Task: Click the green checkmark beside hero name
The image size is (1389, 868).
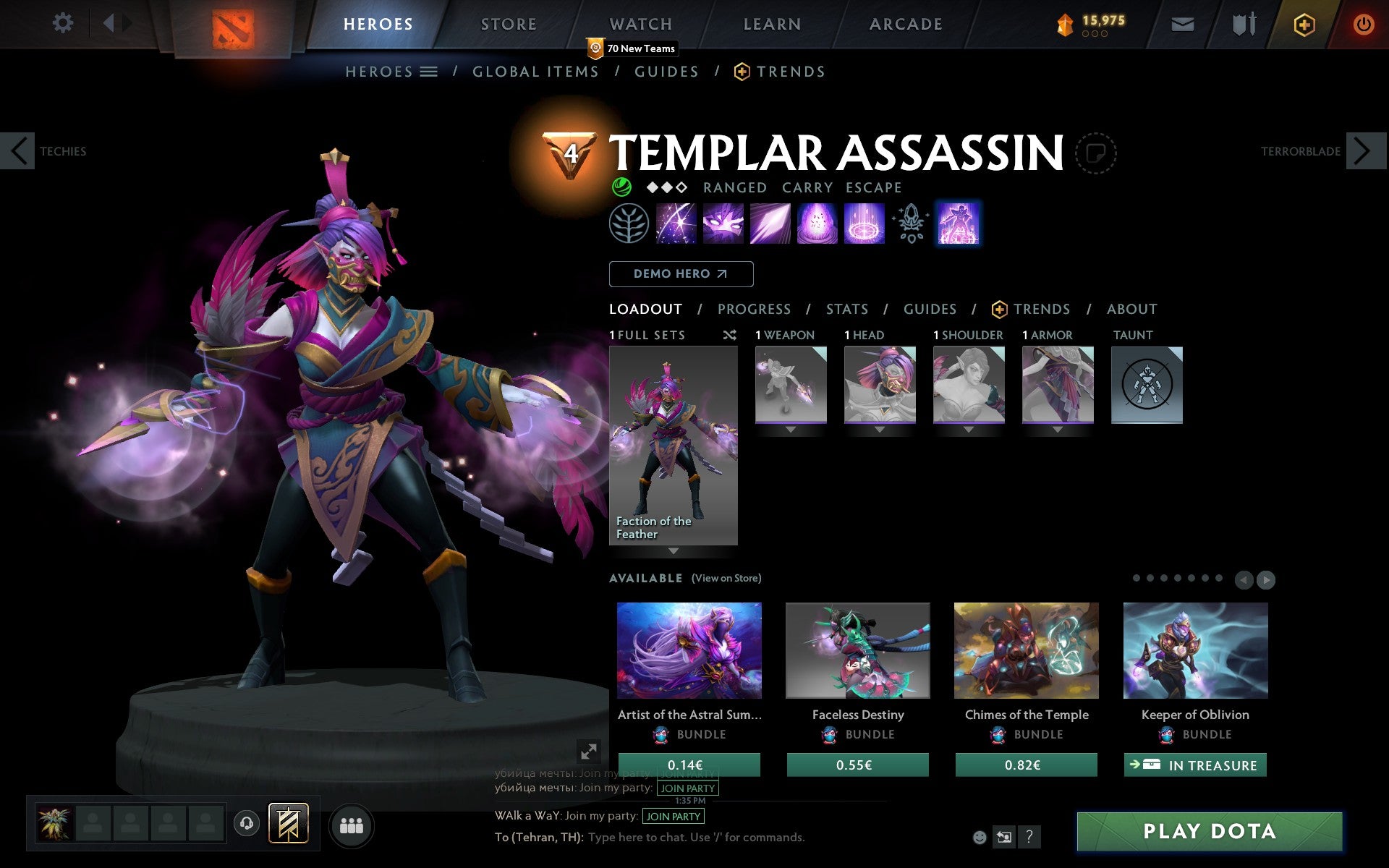Action: pos(621,187)
